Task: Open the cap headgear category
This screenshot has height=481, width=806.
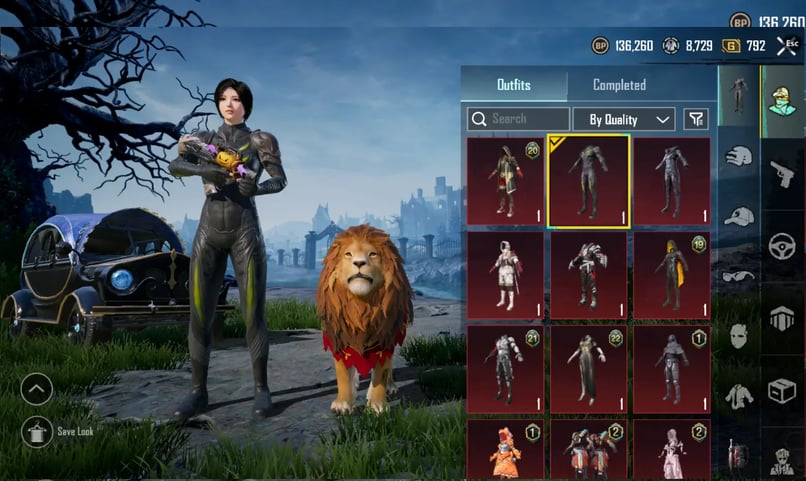Action: [x=739, y=215]
